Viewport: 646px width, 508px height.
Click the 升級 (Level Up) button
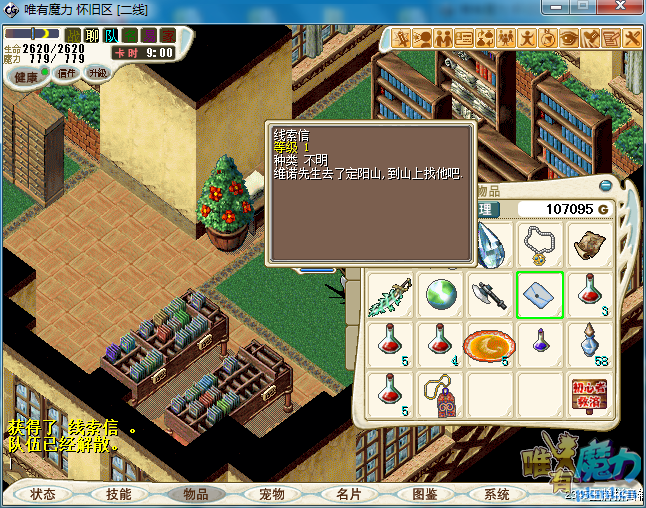(x=97, y=73)
